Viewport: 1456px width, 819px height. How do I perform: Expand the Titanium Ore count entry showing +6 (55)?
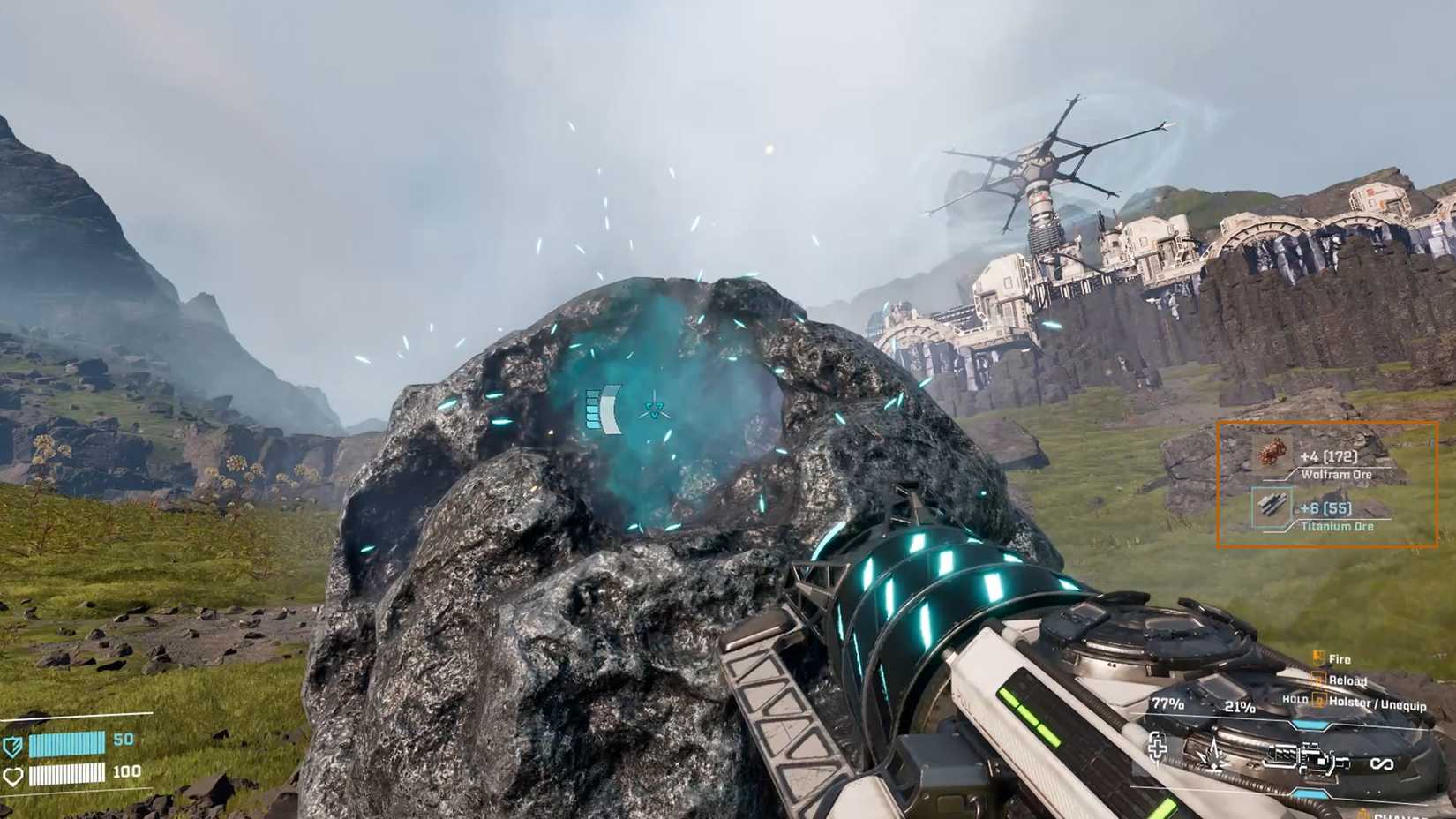click(1326, 510)
